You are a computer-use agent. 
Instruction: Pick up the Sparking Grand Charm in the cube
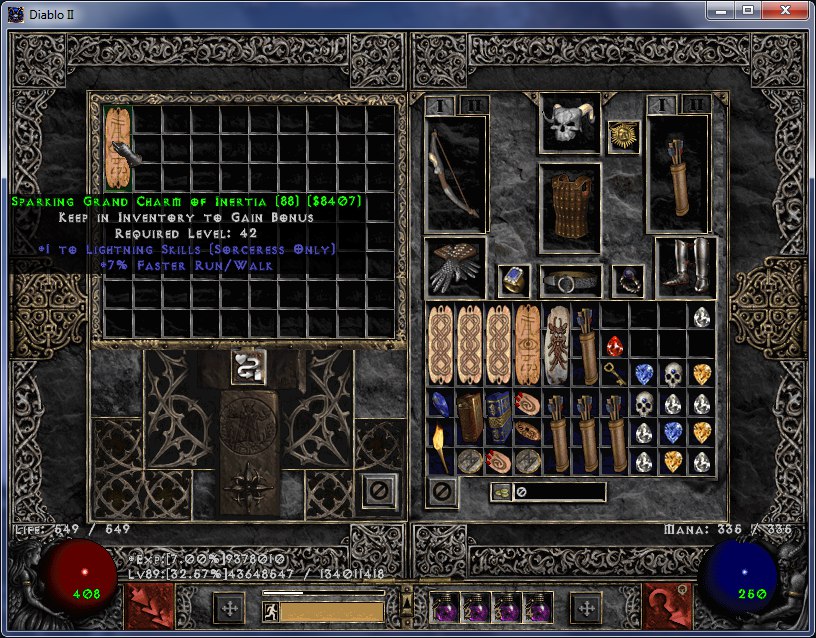(118, 147)
